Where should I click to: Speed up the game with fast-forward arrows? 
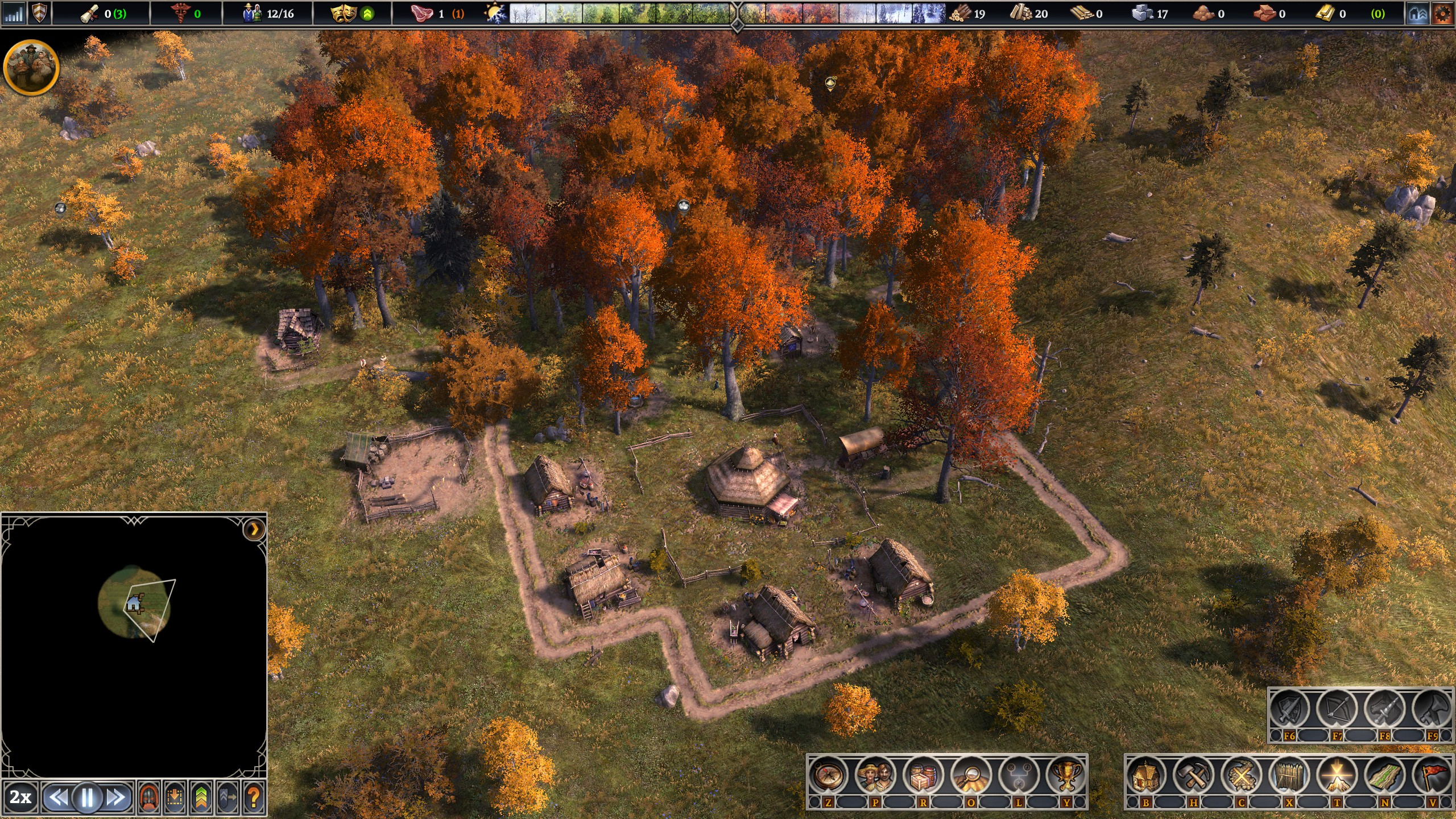pos(116,797)
